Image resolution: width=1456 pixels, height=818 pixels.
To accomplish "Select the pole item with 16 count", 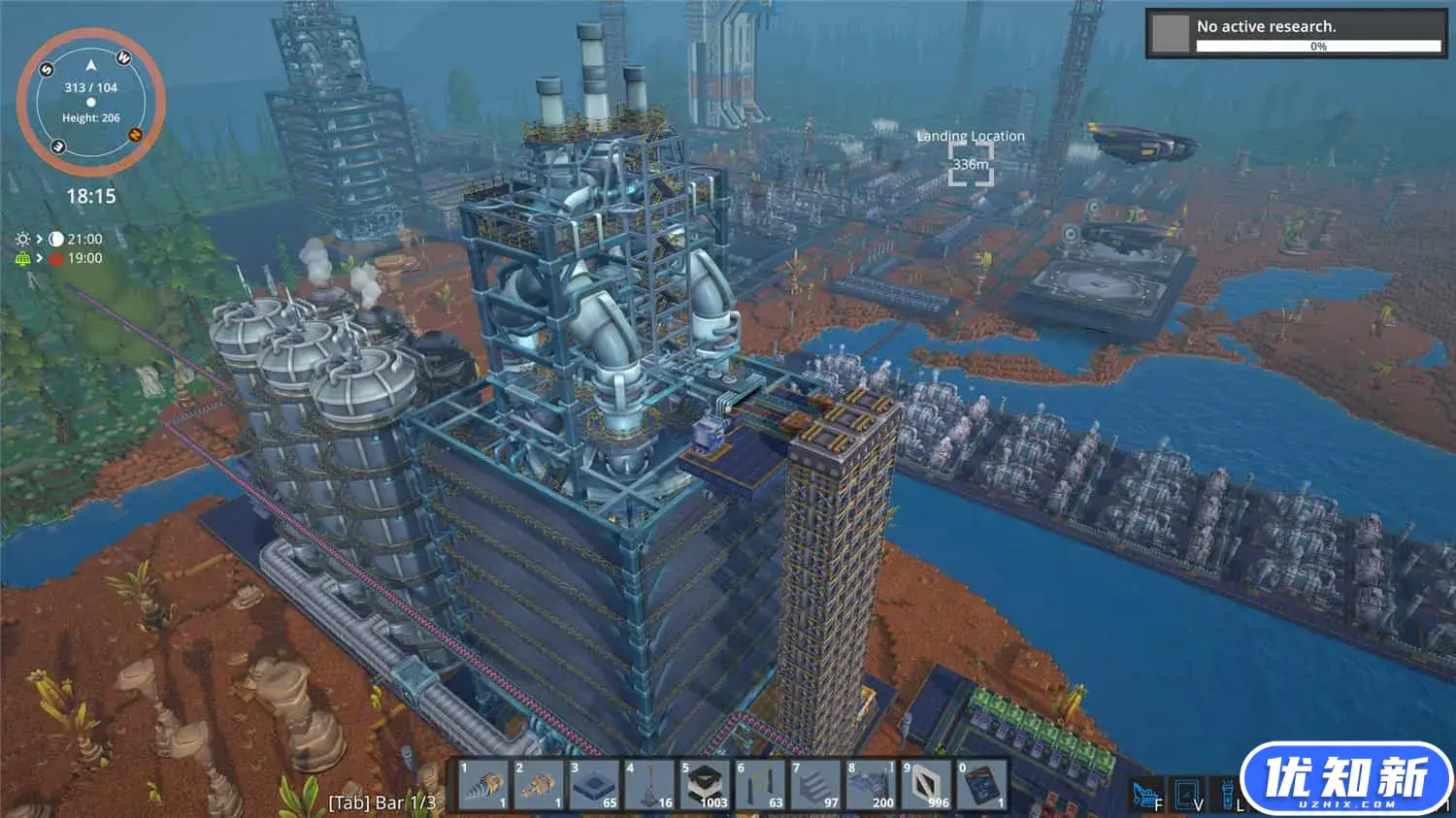I will (649, 784).
